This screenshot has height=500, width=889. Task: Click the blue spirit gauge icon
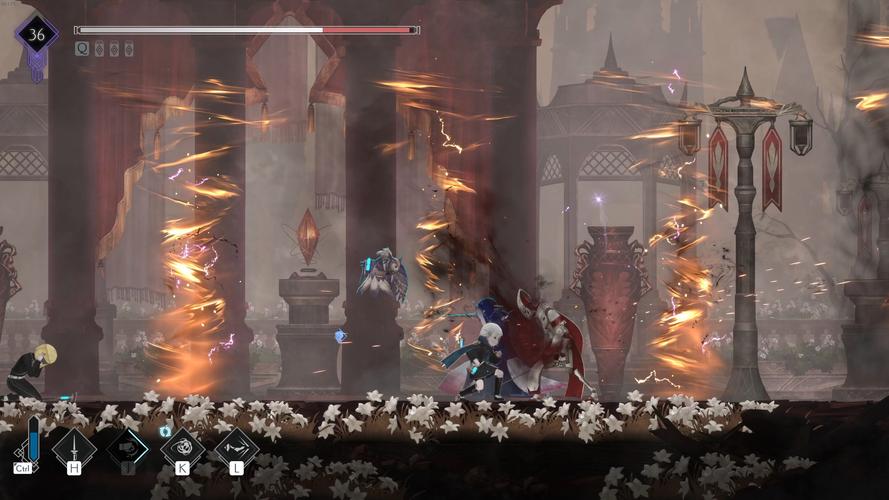point(33,440)
